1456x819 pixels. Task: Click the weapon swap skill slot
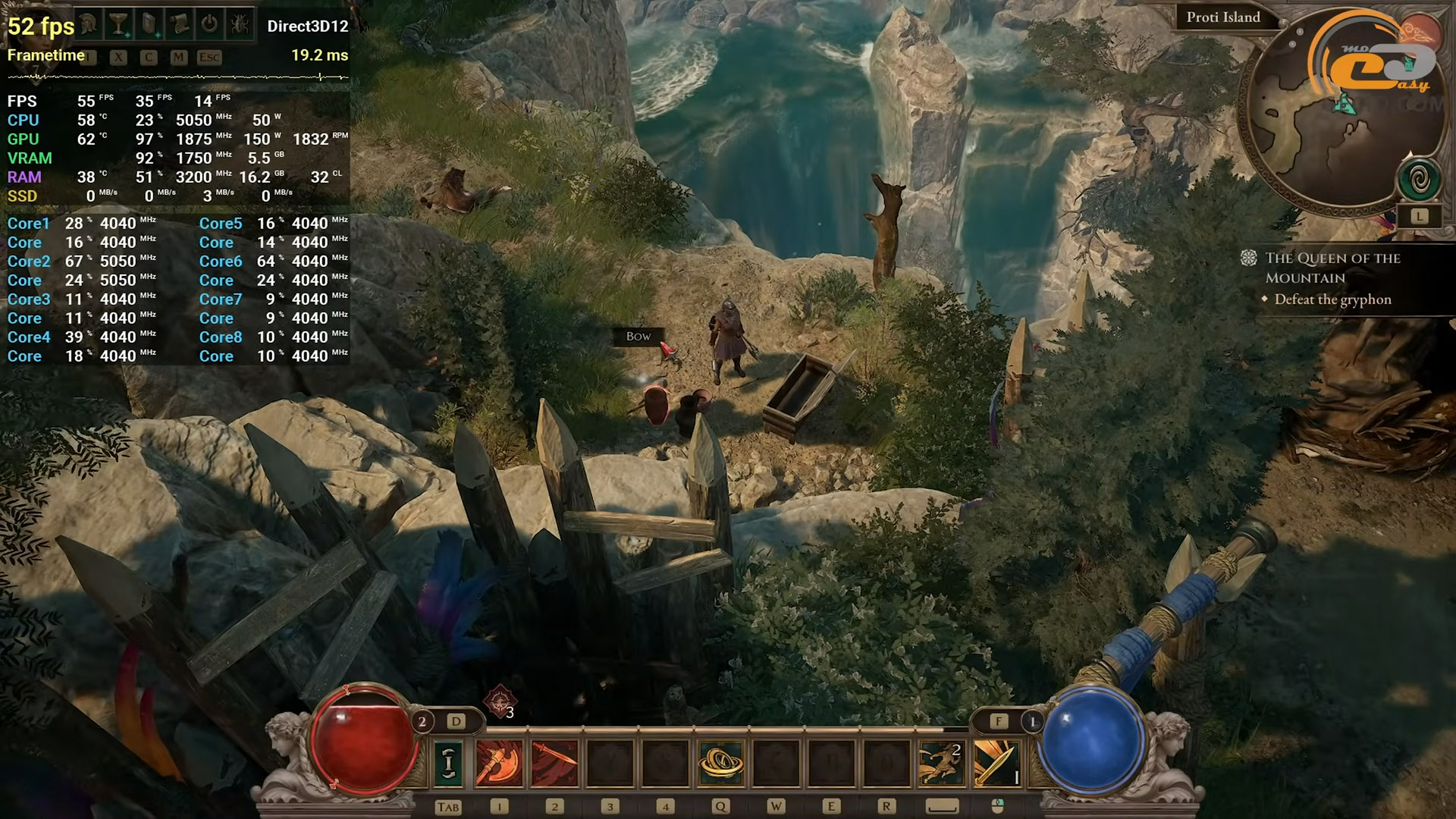tap(449, 762)
